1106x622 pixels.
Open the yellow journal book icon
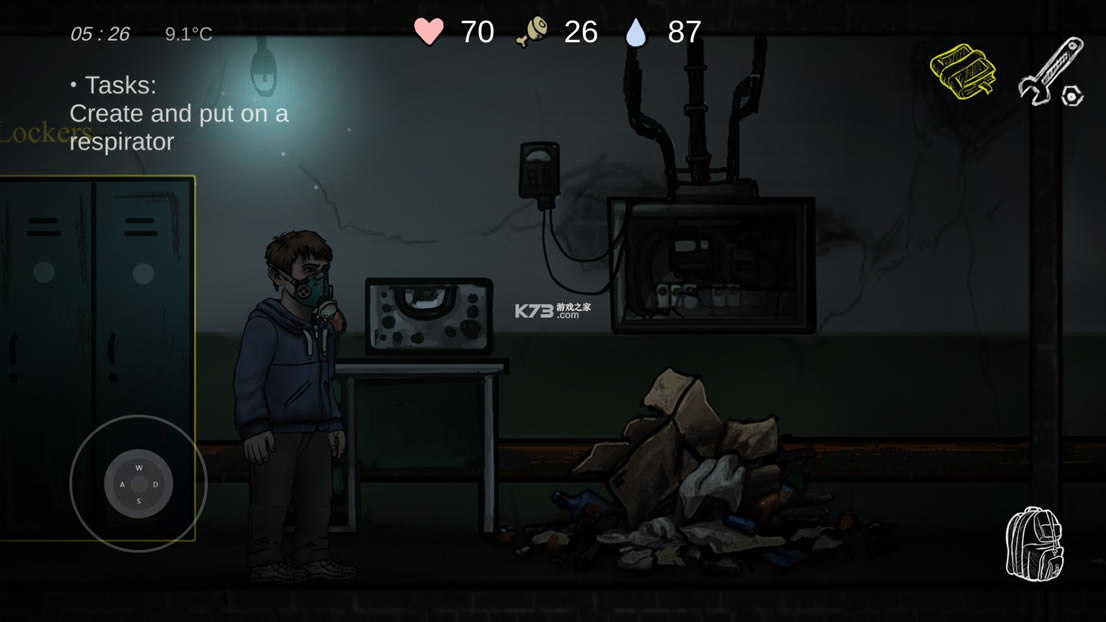tap(962, 71)
